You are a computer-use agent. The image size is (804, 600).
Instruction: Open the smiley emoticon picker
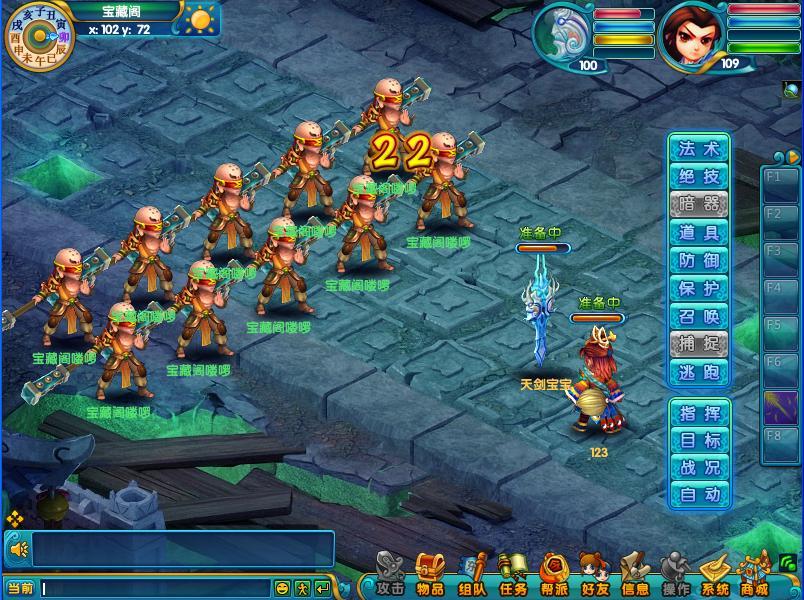pos(283,588)
